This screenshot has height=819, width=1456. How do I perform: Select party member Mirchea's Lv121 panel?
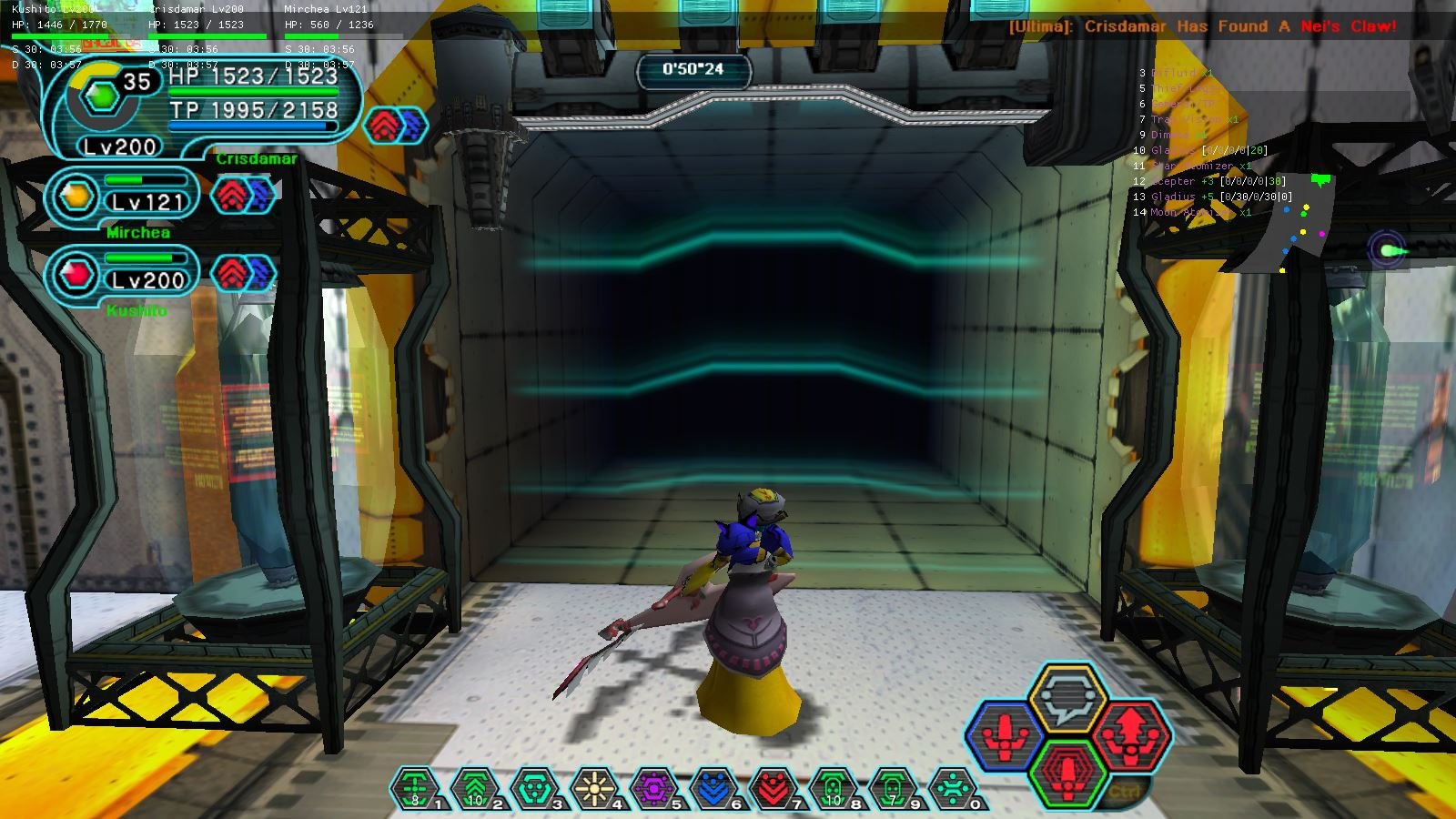[124, 197]
